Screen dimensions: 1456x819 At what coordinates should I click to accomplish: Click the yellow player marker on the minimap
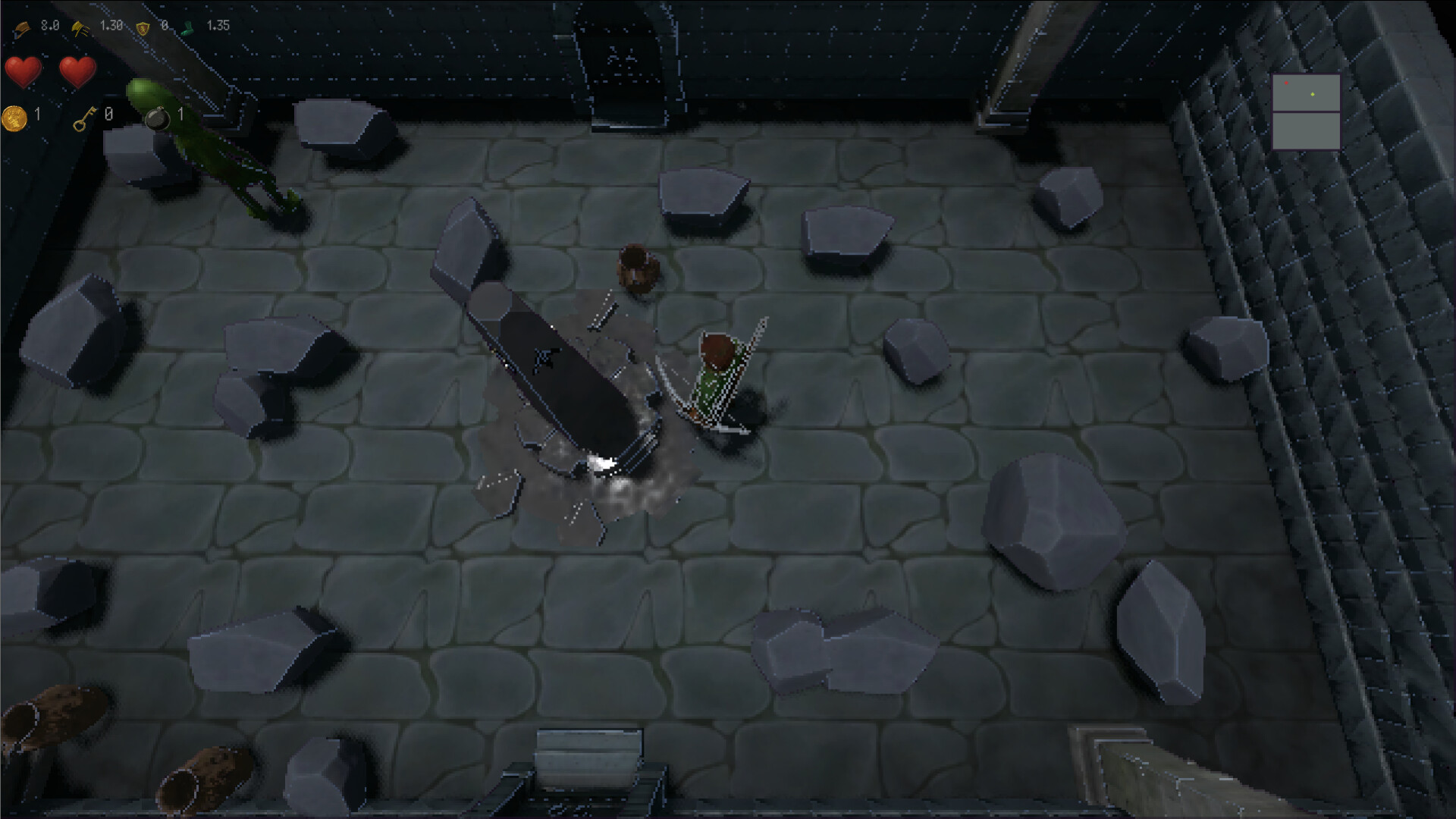(x=1312, y=94)
